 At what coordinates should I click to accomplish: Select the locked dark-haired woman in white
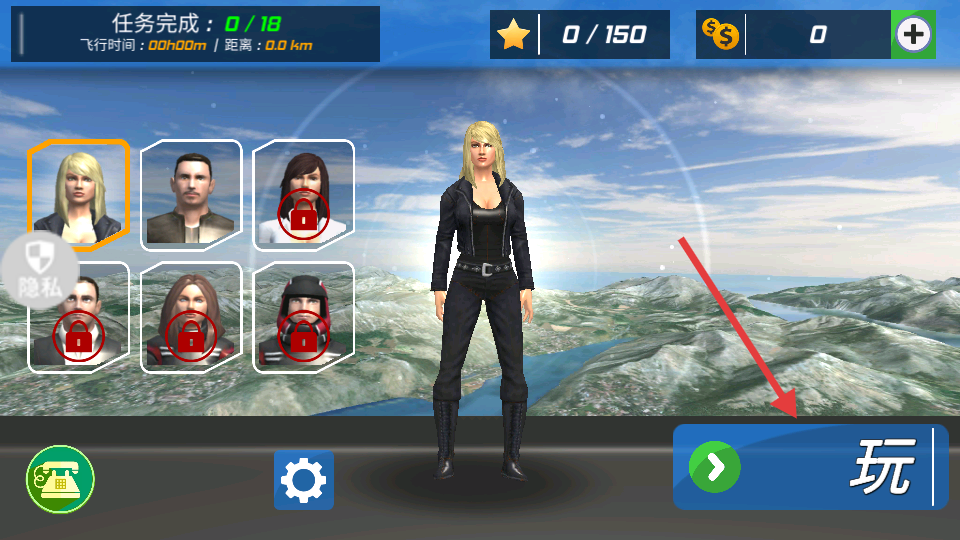tap(303, 193)
